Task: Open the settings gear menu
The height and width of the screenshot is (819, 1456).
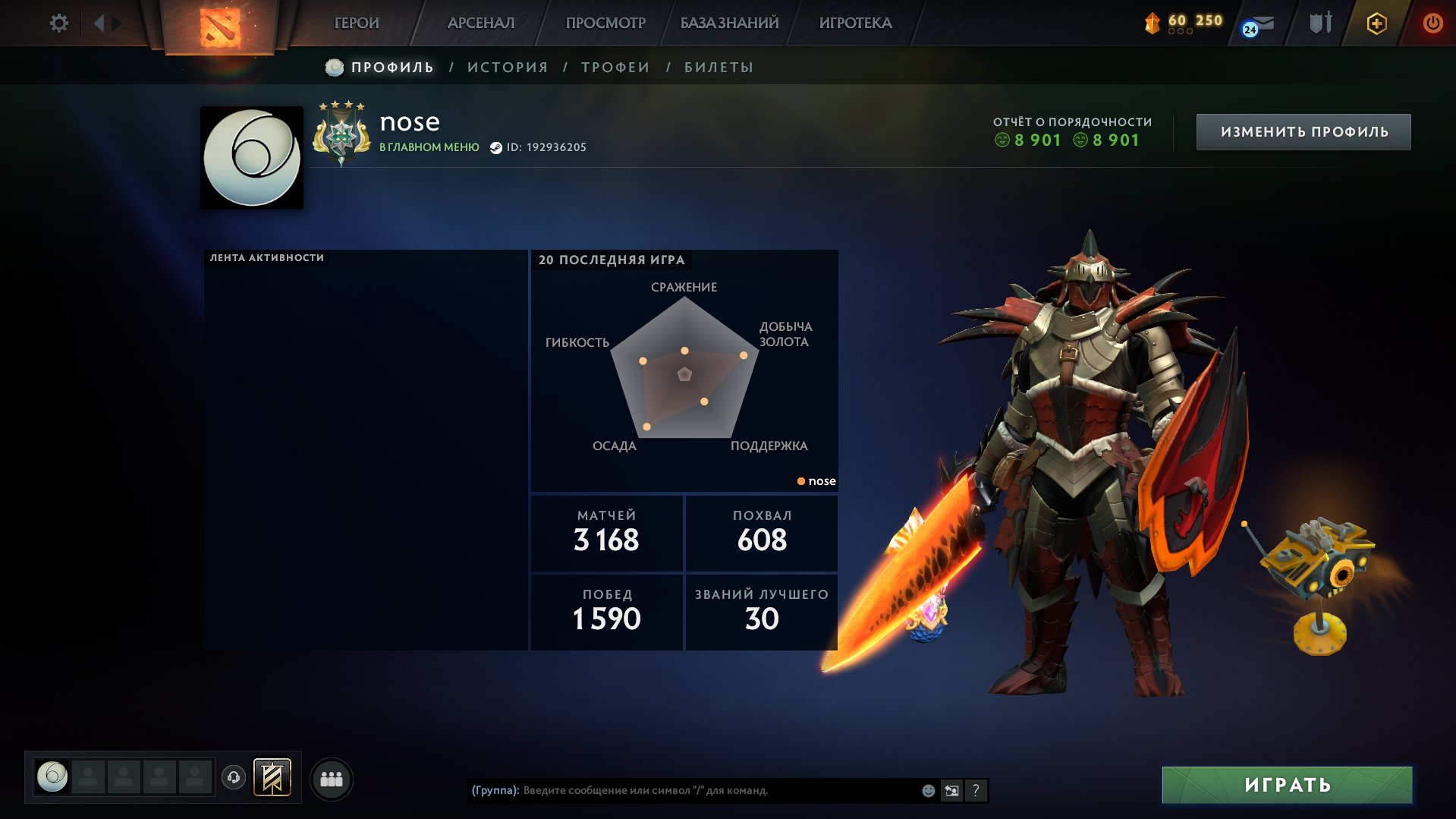Action: click(x=58, y=23)
